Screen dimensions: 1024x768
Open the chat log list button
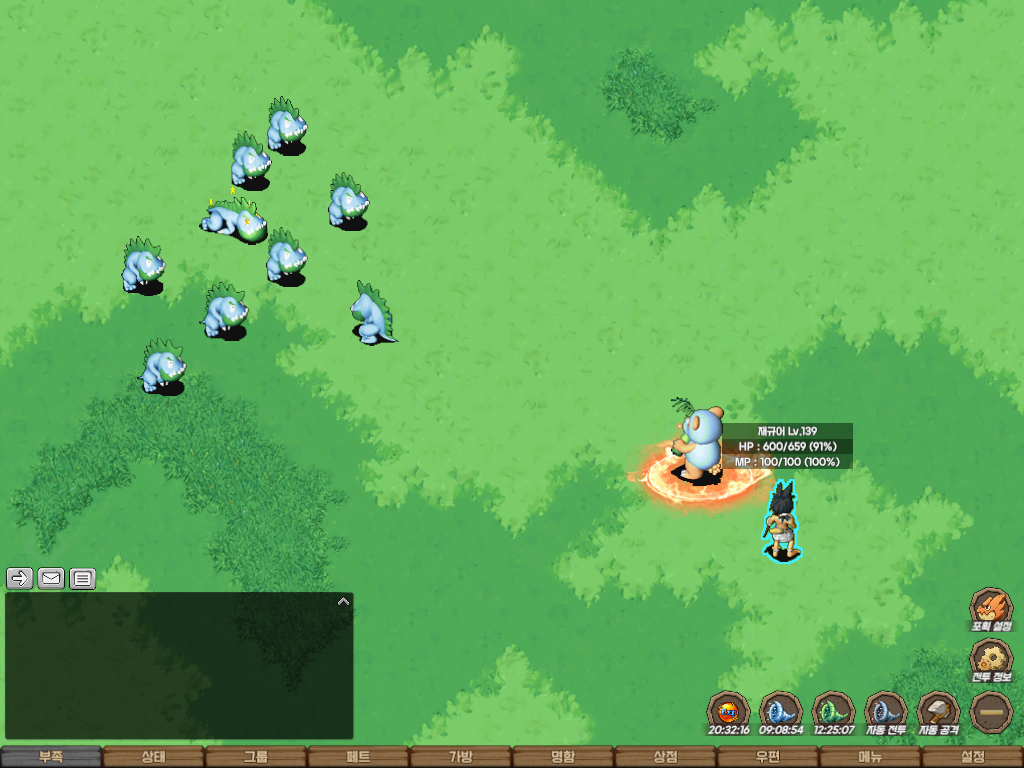pos(83,578)
